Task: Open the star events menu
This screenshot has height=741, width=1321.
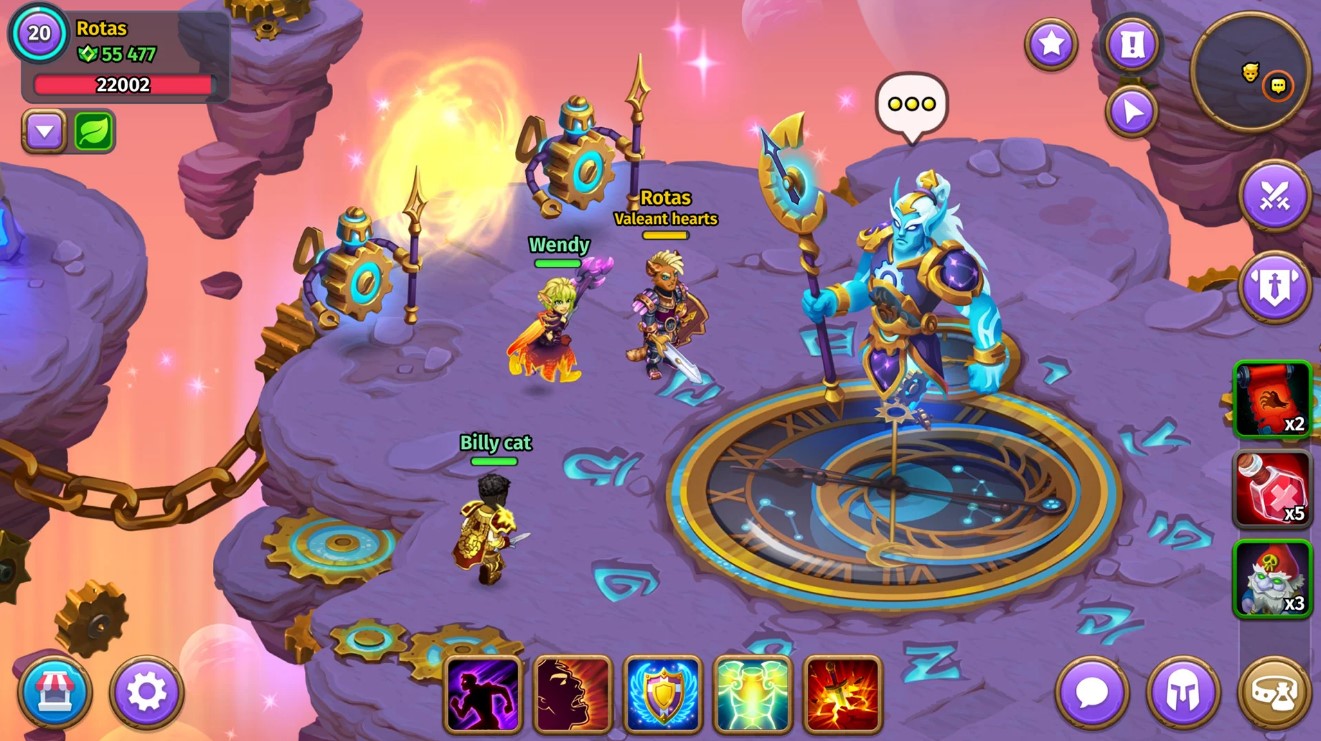Action: 1051,45
